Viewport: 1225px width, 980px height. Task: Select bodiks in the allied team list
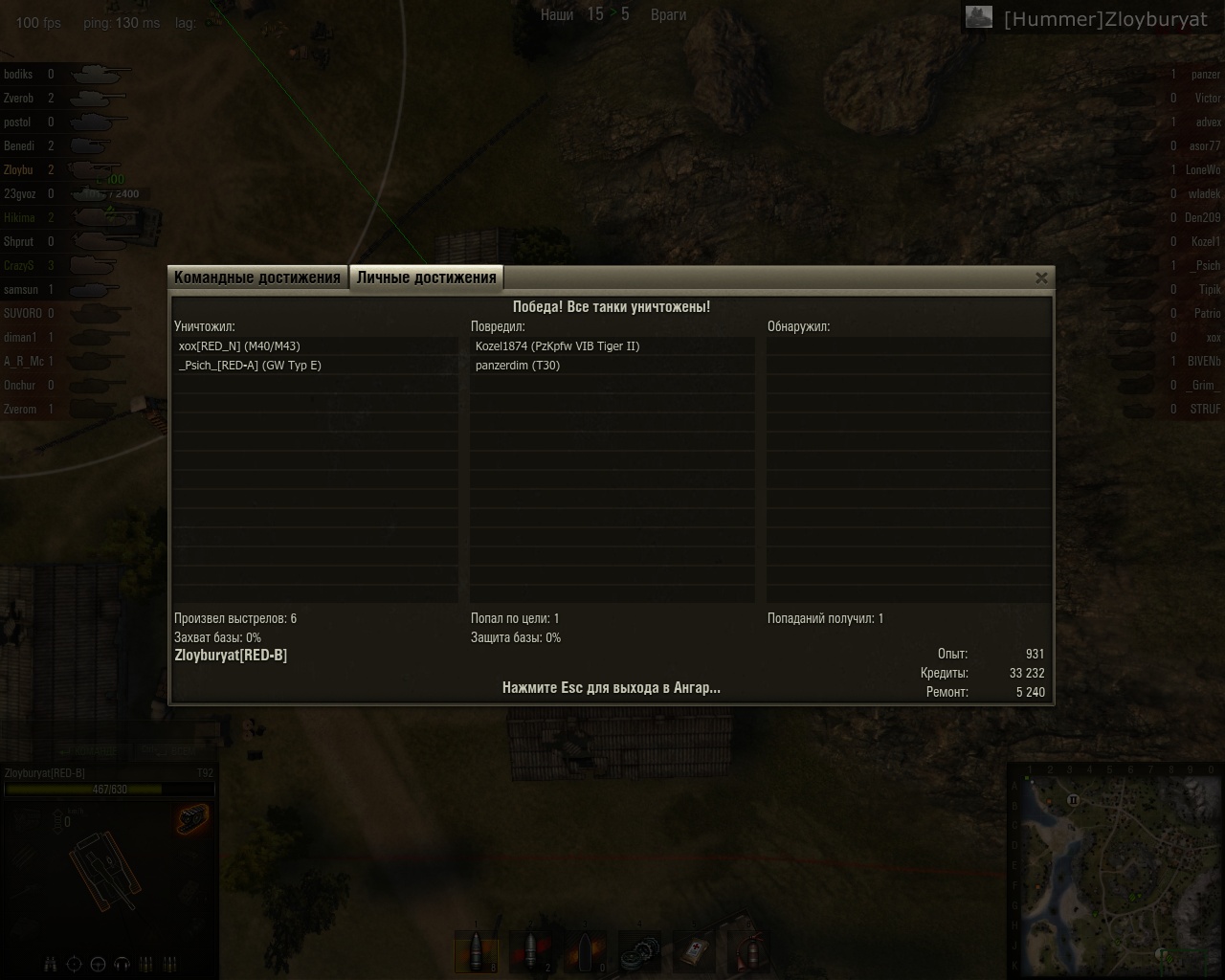click(x=19, y=75)
